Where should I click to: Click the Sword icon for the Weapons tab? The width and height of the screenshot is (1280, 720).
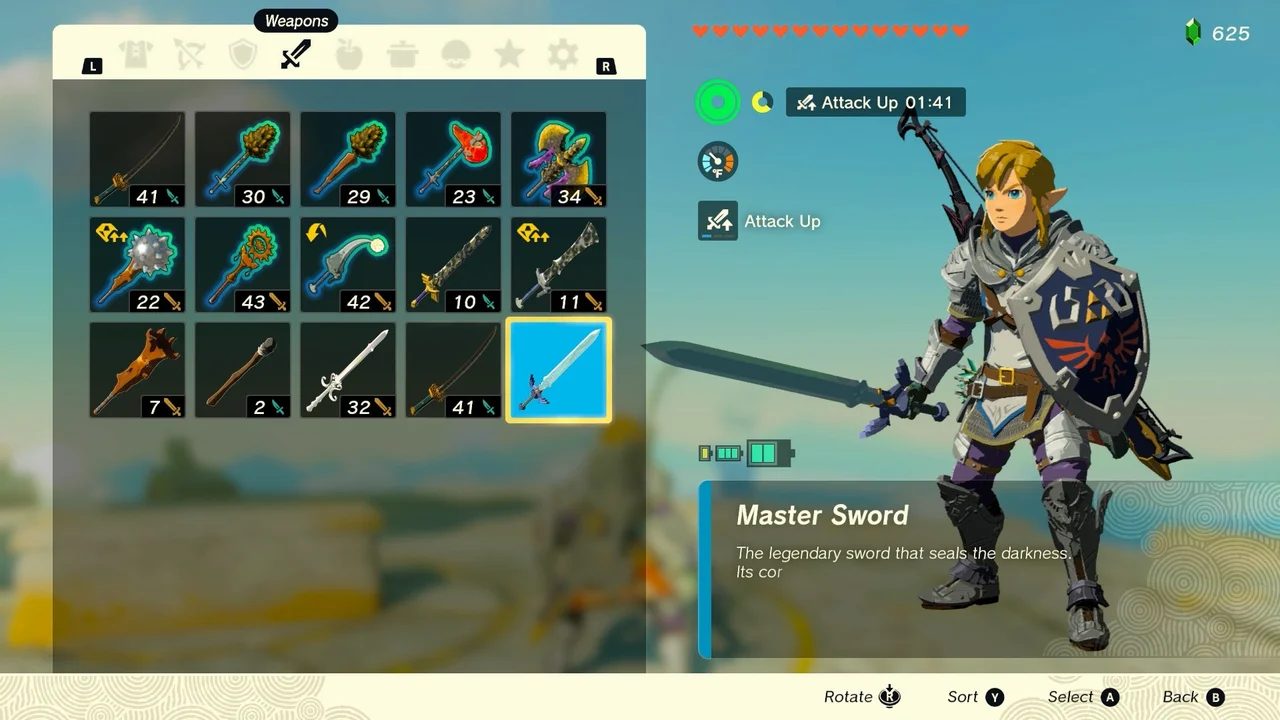pos(295,54)
